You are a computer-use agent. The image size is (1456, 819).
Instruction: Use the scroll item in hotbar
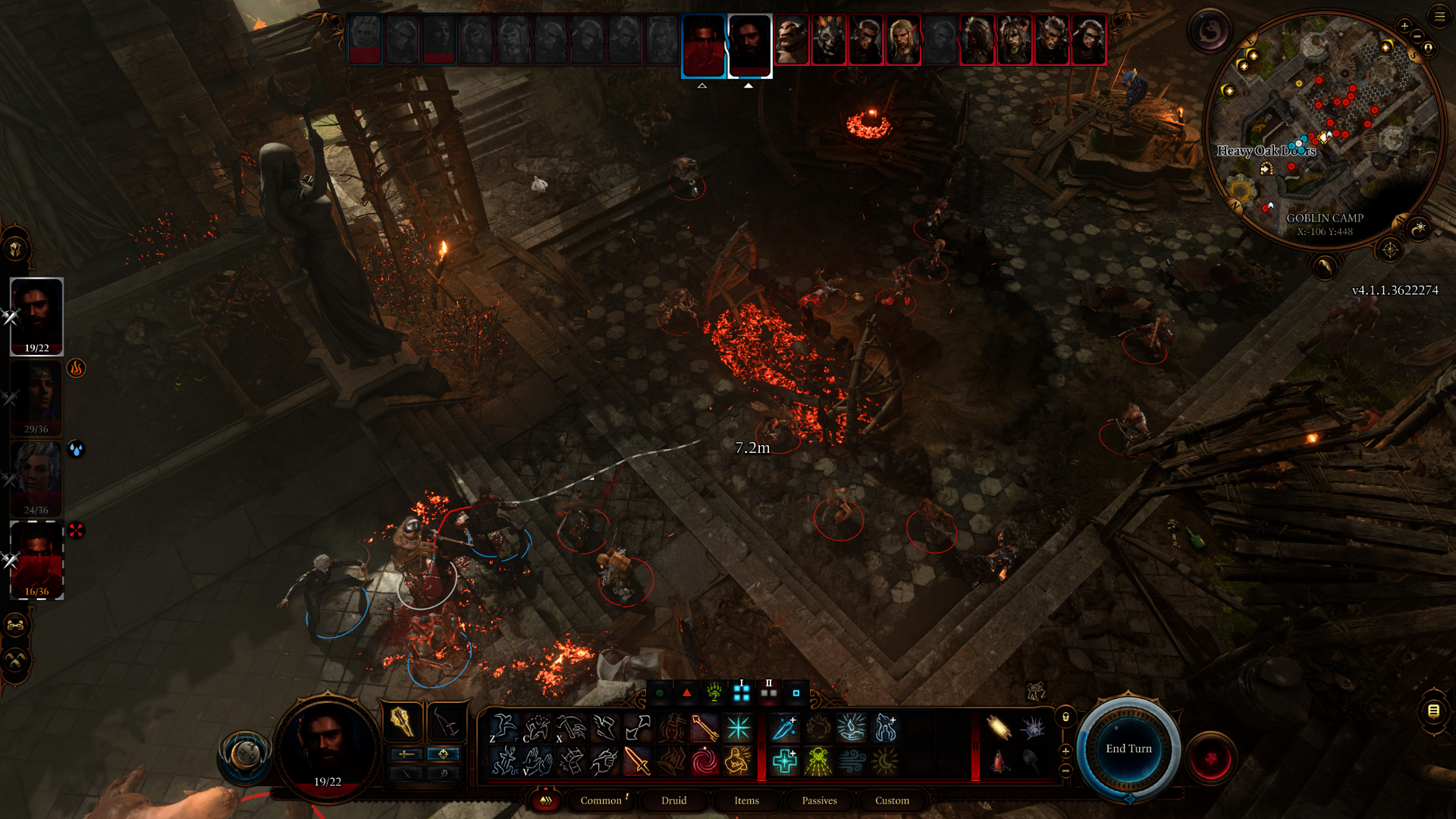[998, 728]
